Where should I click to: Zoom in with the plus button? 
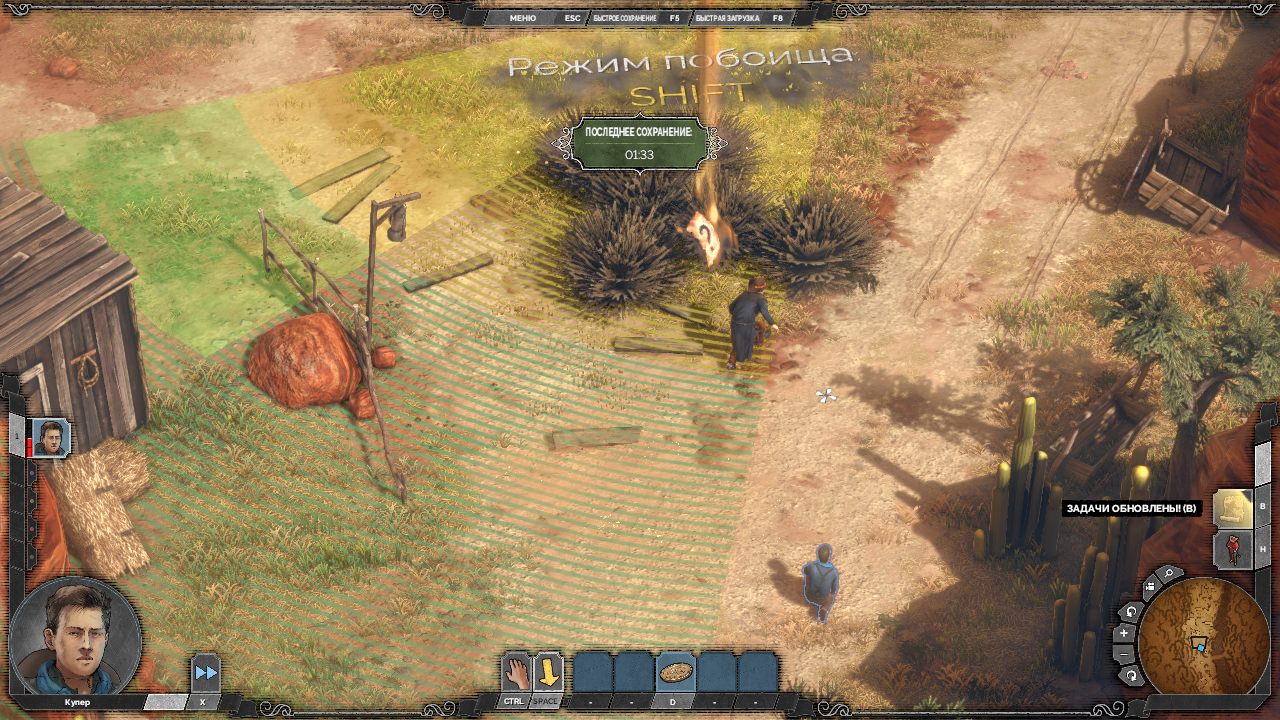(1124, 632)
